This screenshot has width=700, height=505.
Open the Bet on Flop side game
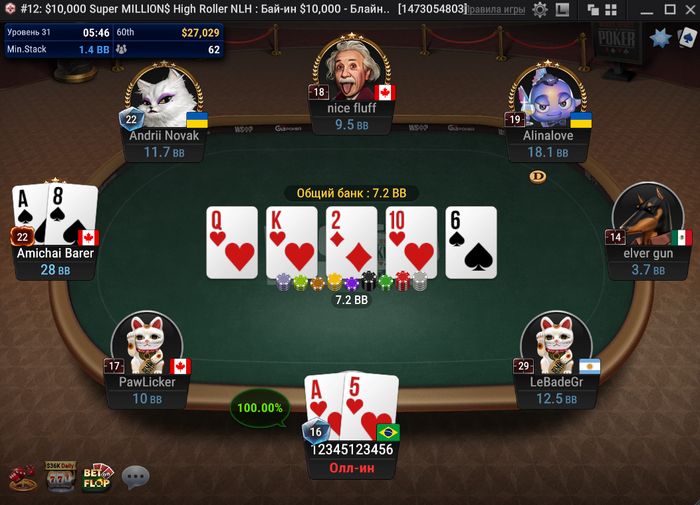coord(97,477)
